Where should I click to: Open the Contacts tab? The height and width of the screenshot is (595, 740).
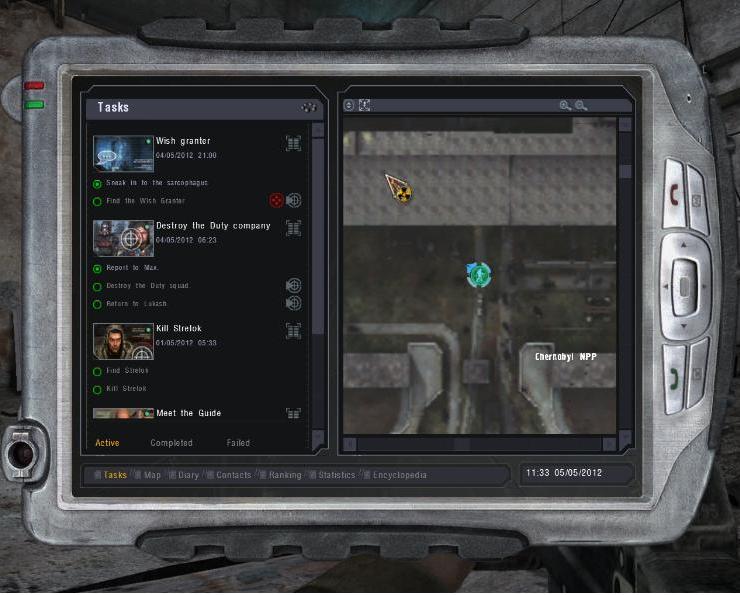tap(233, 475)
